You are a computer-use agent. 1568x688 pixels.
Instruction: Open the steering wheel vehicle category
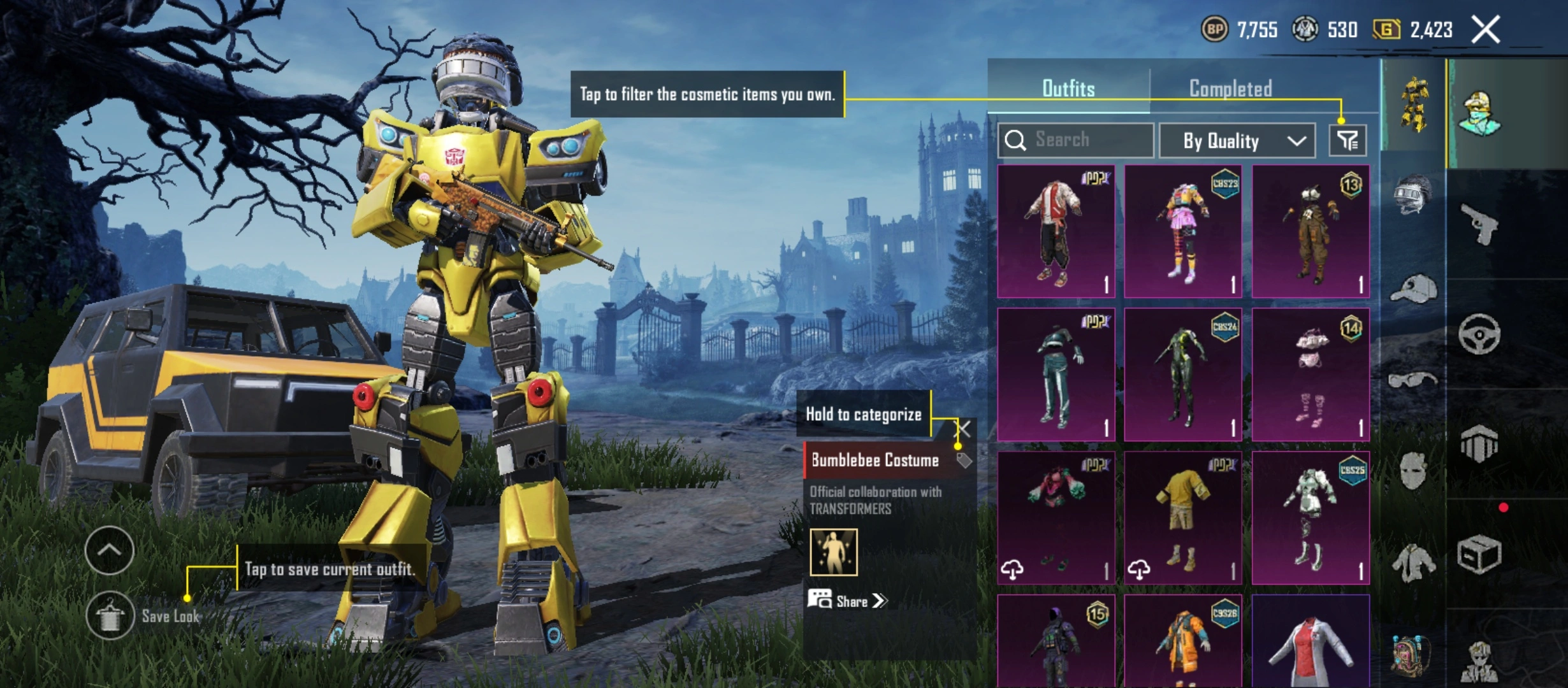[x=1479, y=334]
